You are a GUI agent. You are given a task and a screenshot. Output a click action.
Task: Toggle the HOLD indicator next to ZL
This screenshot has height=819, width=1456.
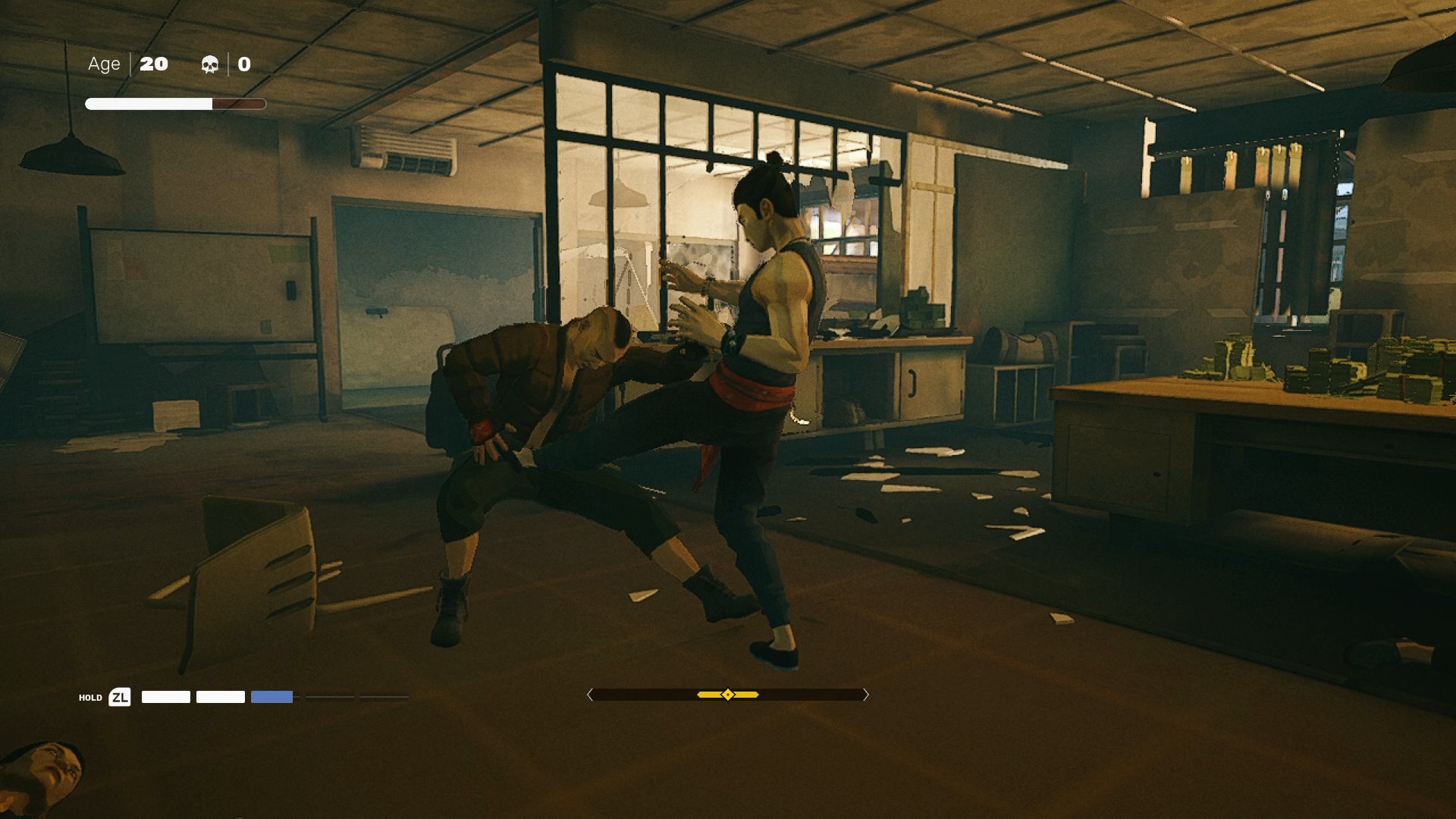pos(89,696)
